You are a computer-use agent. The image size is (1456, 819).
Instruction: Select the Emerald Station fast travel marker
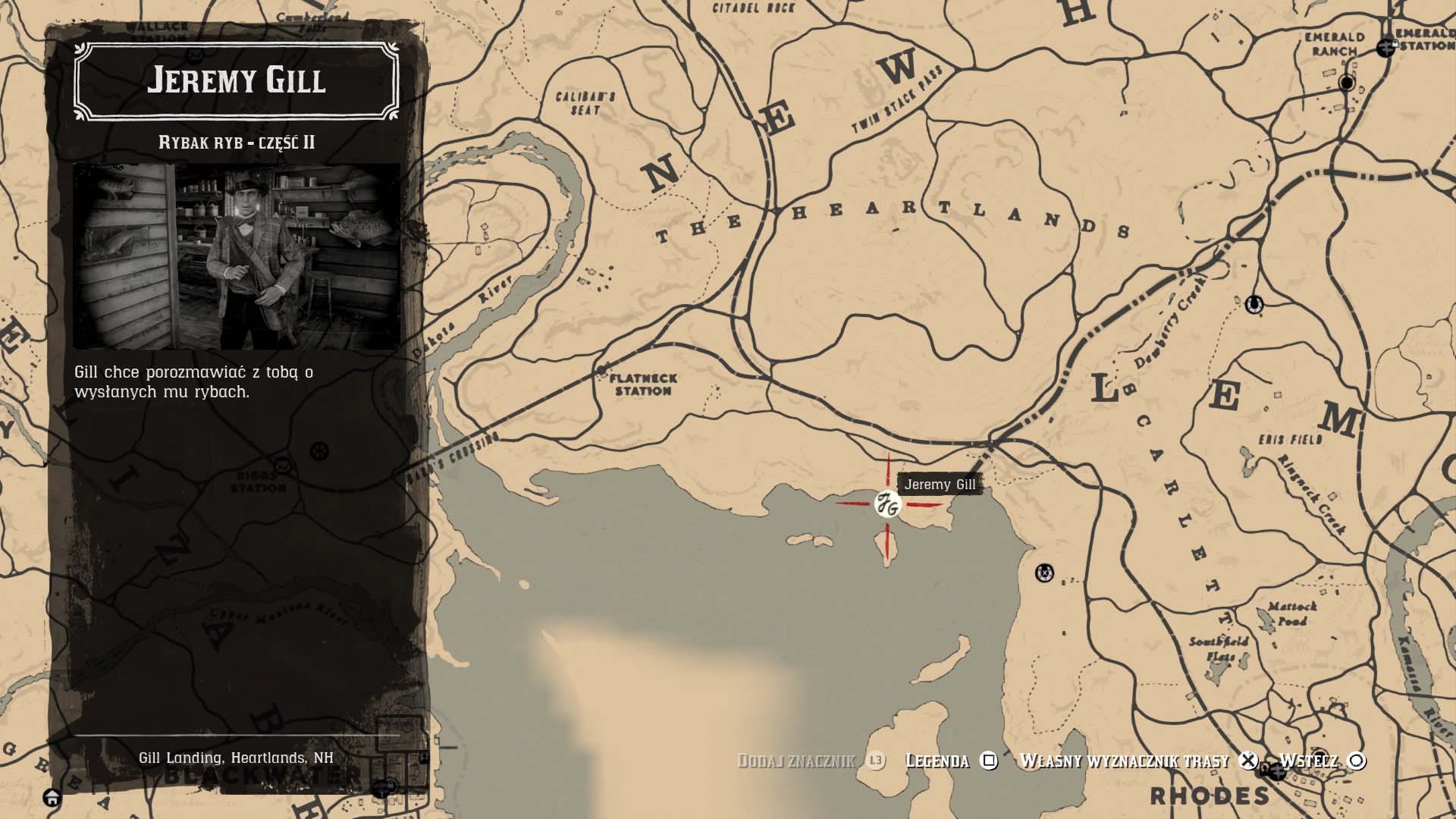(x=1387, y=47)
